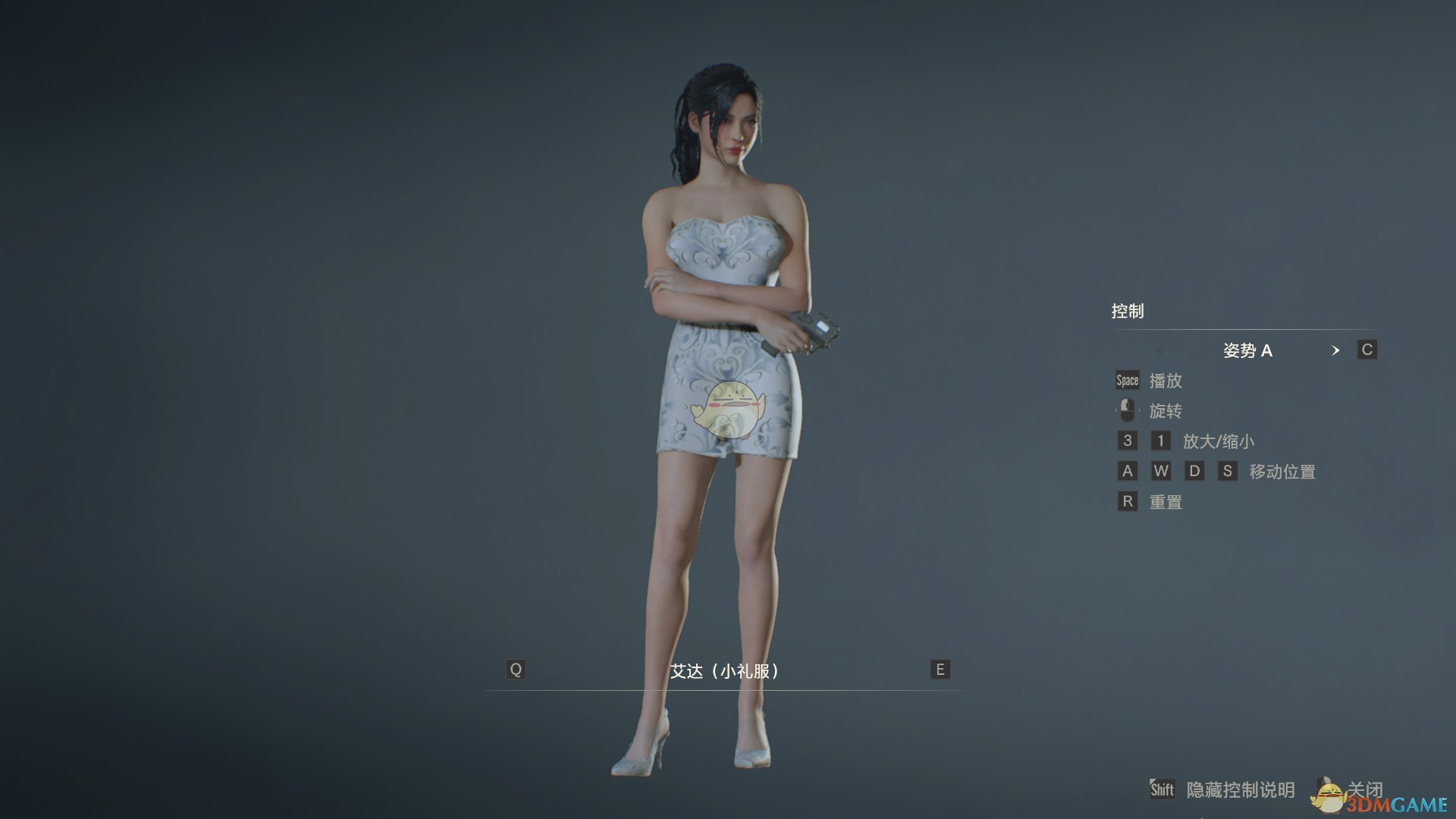This screenshot has height=819, width=1456.
Task: Click the mouse rotate icon beside 旋转
Action: (x=1127, y=410)
